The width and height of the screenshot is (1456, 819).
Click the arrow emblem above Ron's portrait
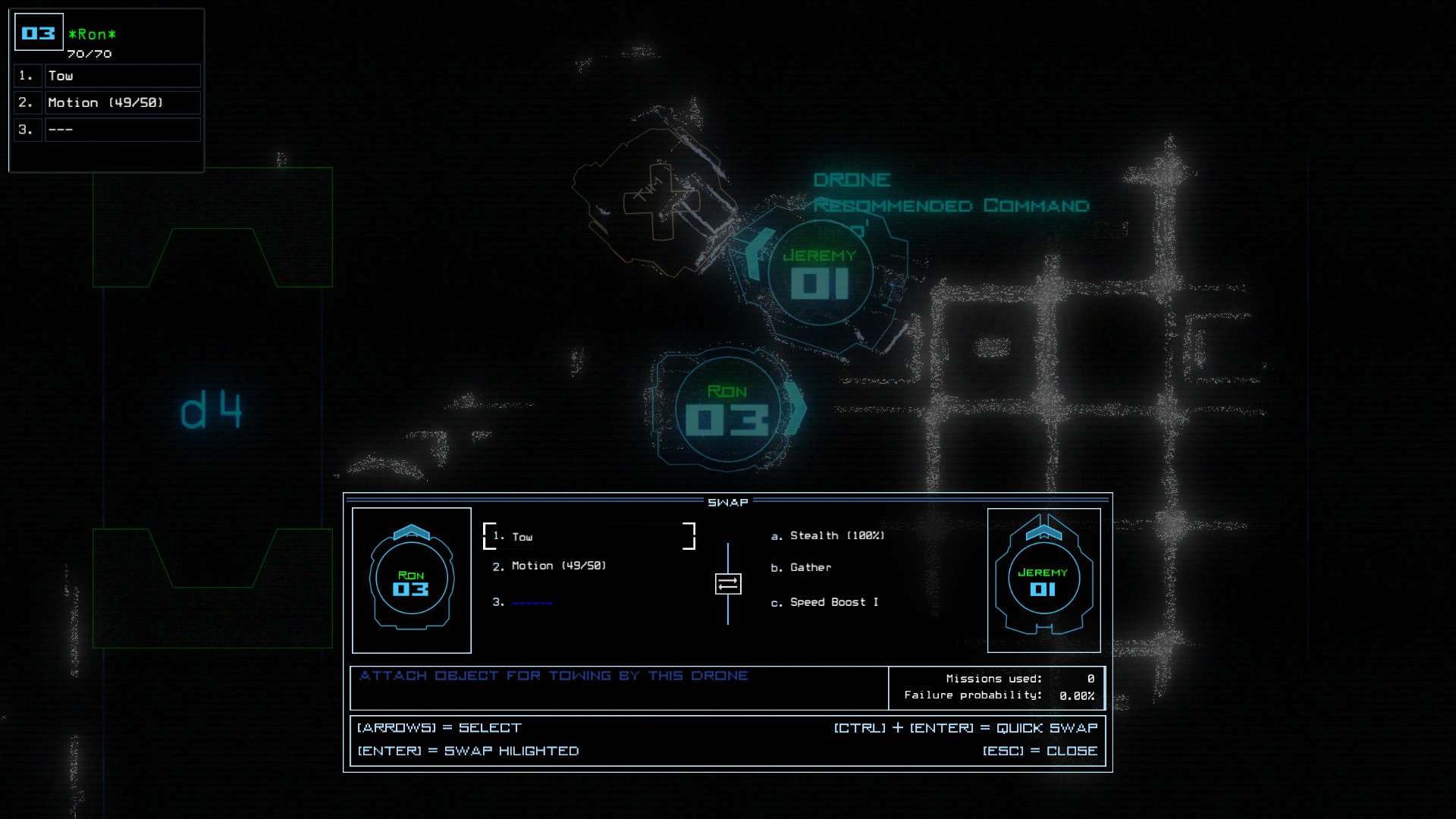411,532
